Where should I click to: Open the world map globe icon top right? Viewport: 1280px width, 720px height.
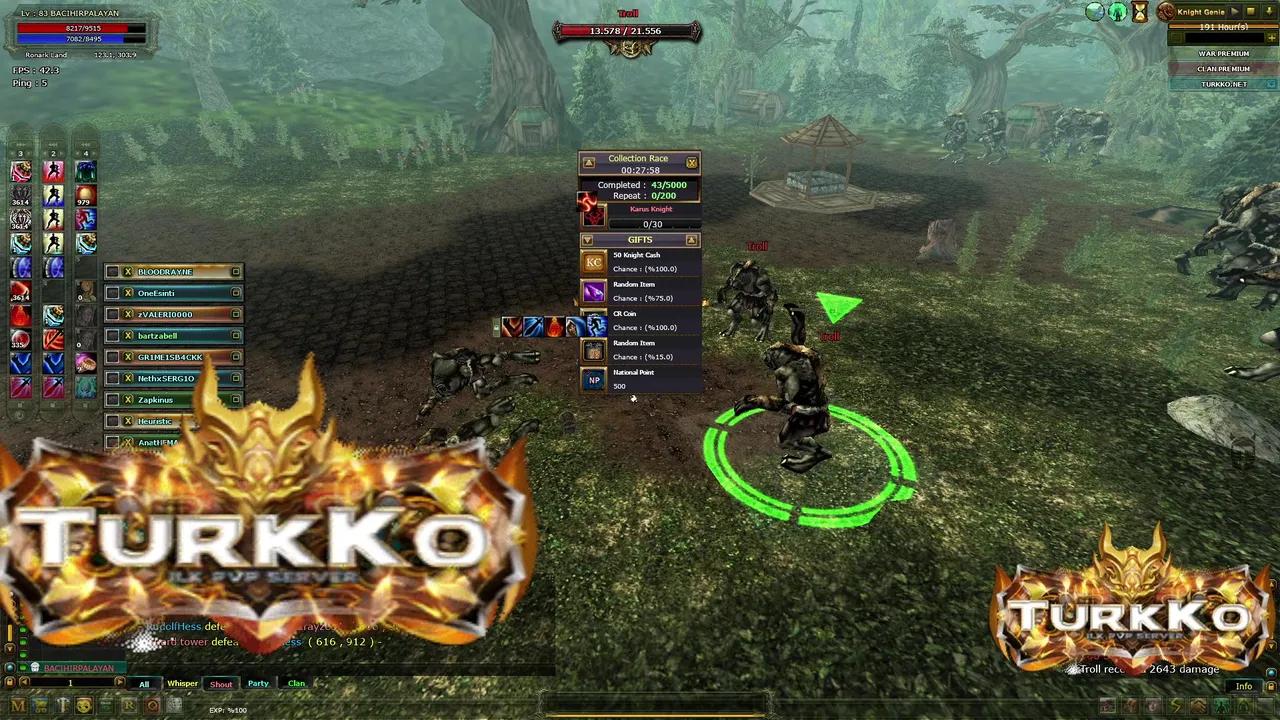pos(1095,12)
